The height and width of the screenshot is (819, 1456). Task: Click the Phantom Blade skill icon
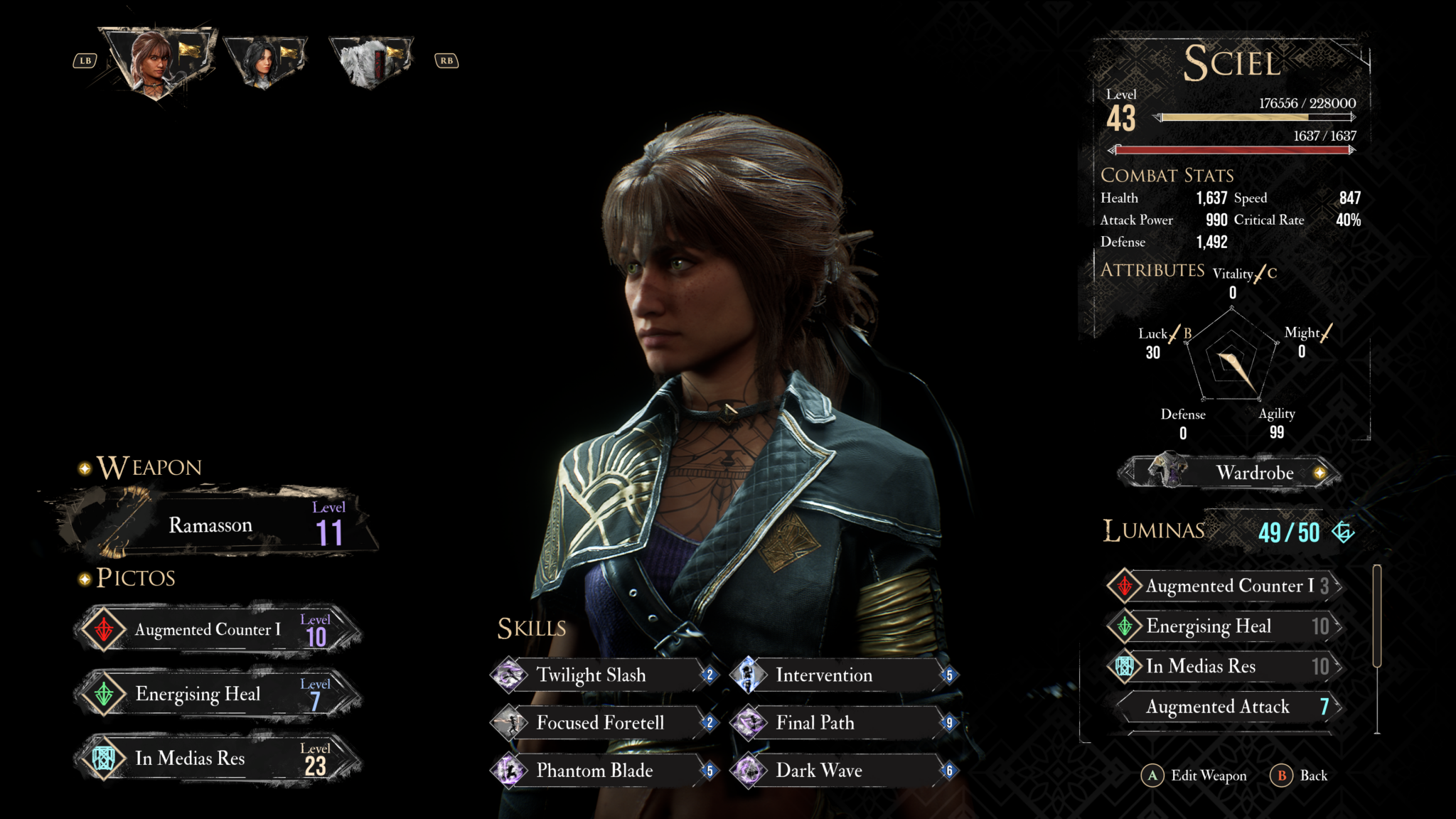click(x=509, y=771)
